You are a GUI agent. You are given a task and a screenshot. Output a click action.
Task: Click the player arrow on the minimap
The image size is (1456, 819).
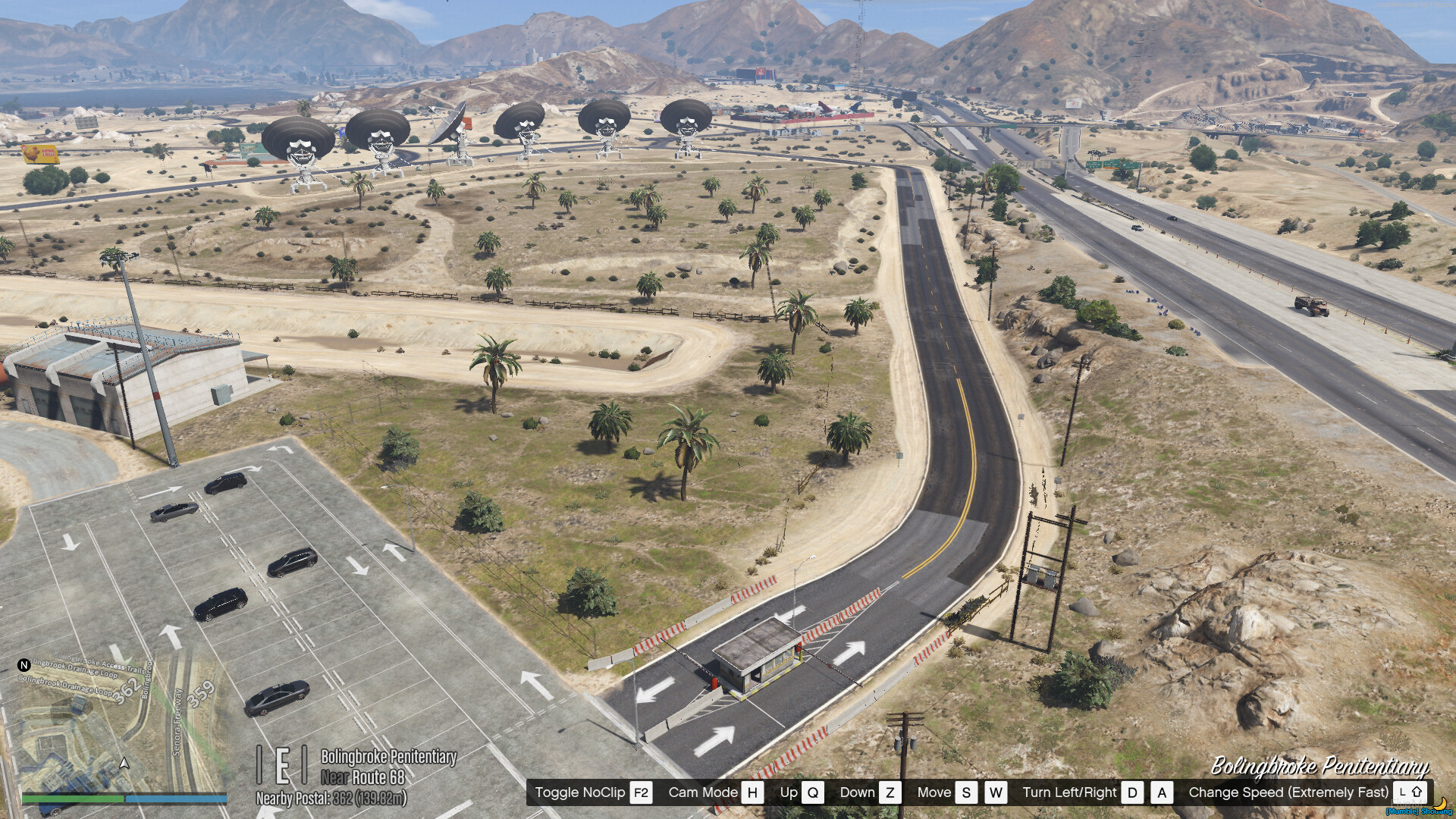pyautogui.click(x=124, y=763)
